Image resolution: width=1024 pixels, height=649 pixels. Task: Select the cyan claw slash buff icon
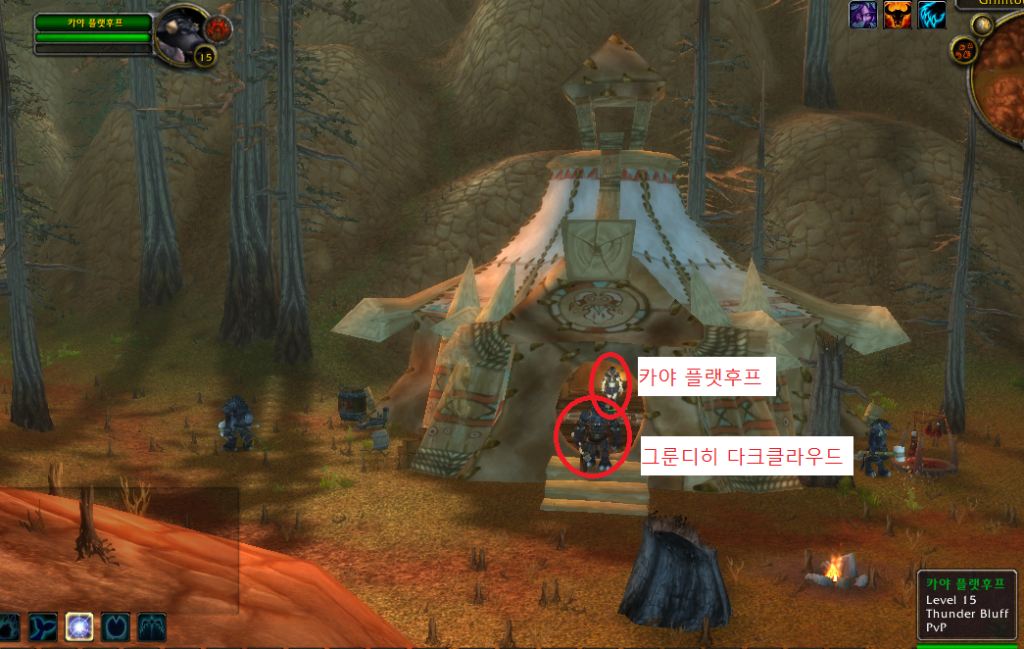point(931,15)
